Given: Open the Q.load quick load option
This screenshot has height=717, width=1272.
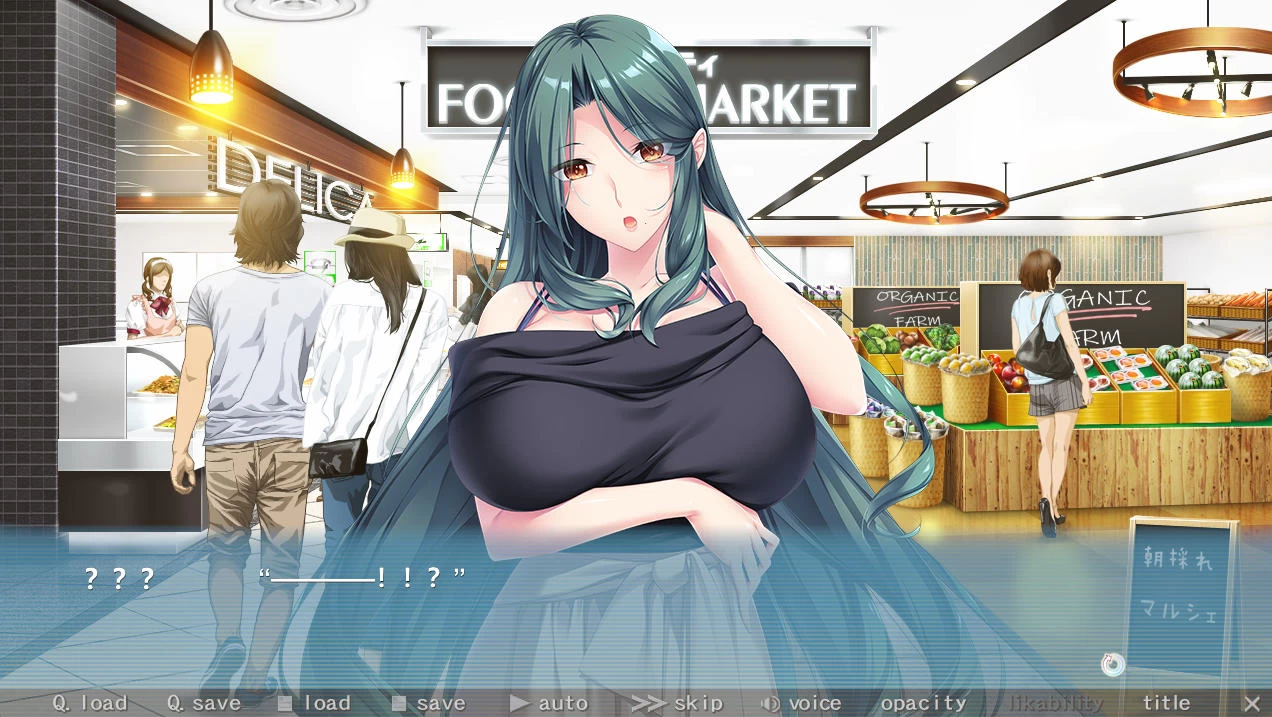Looking at the screenshot, I should 90,703.
